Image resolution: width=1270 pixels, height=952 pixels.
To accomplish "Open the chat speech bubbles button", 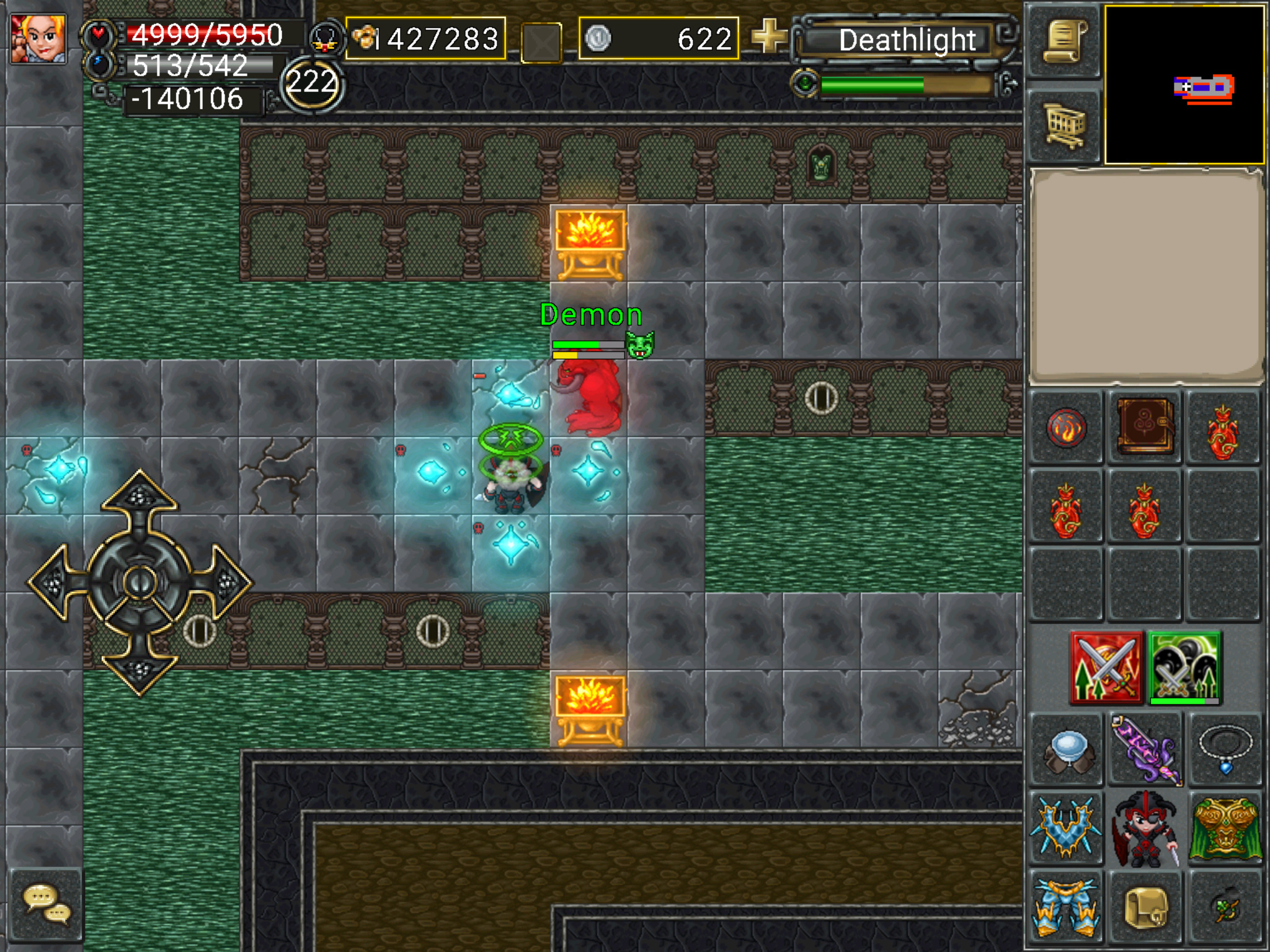I will coord(47,904).
